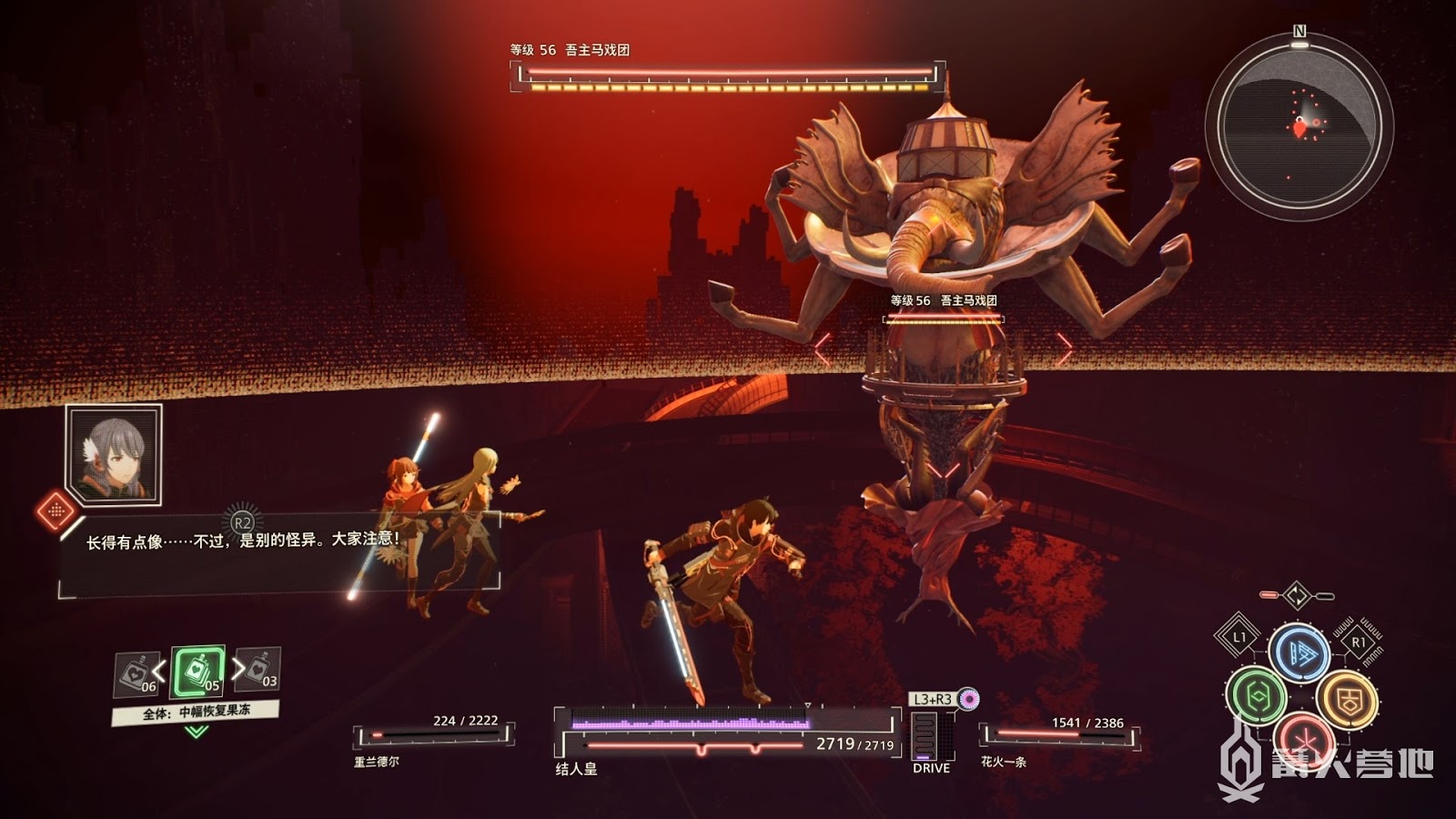
Task: Click the SAS swap diamond icon
Action: point(1297,596)
